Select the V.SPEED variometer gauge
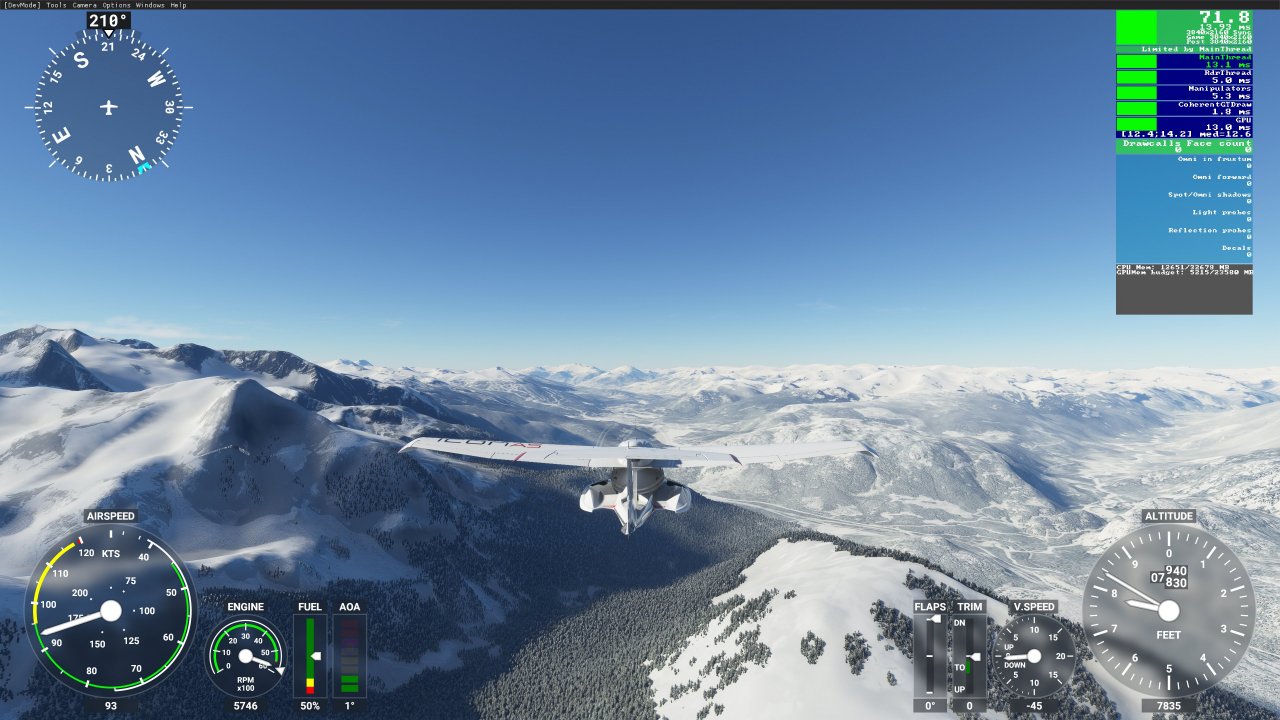This screenshot has width=1280, height=720. [x=1037, y=655]
